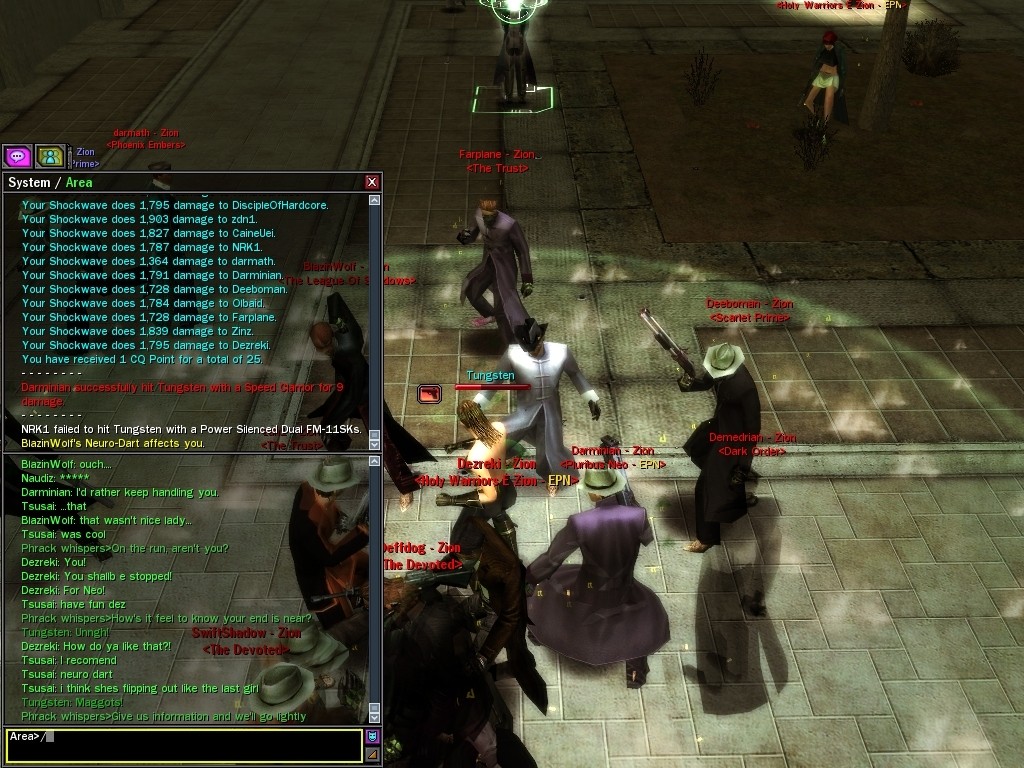Select the System channel label in chat title
Viewport: 1024px width, 768px height.
[x=28, y=182]
